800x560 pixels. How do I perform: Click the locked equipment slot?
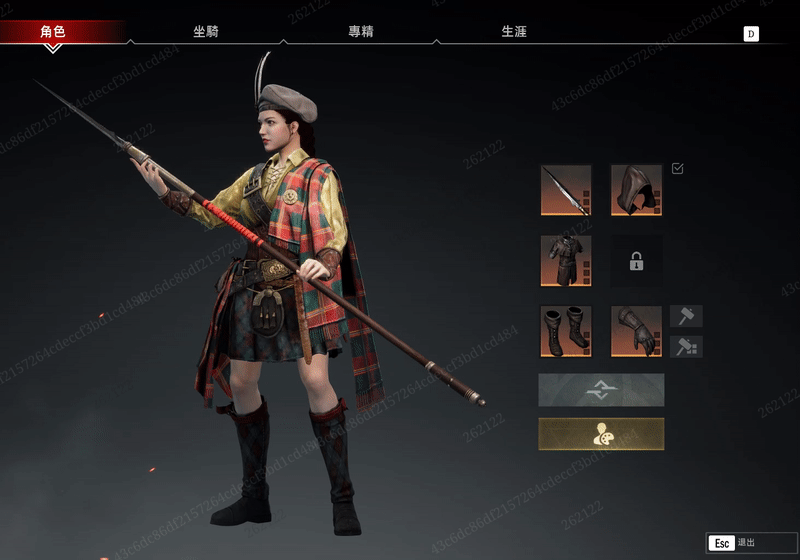coord(636,261)
